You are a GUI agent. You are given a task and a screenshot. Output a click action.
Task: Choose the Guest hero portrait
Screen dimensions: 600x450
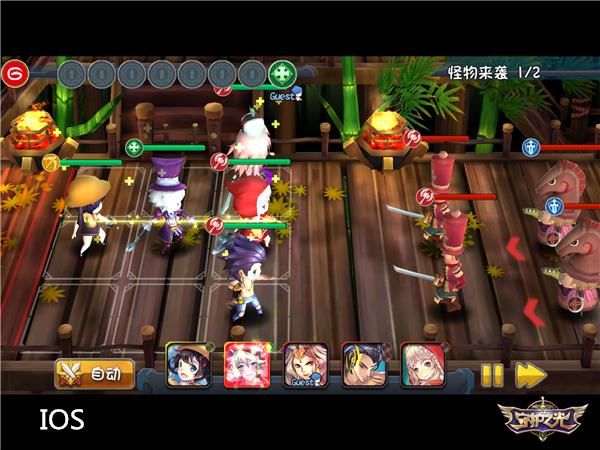(x=304, y=364)
